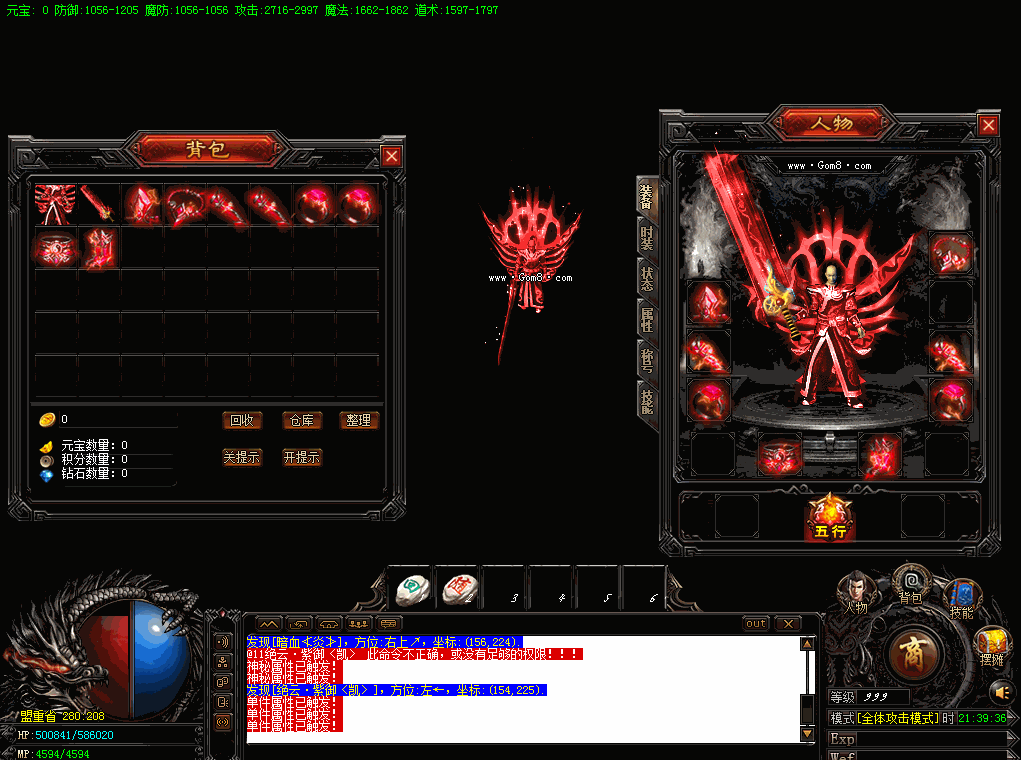
Task: Pick the red belt in the backpack
Action: tap(55, 247)
